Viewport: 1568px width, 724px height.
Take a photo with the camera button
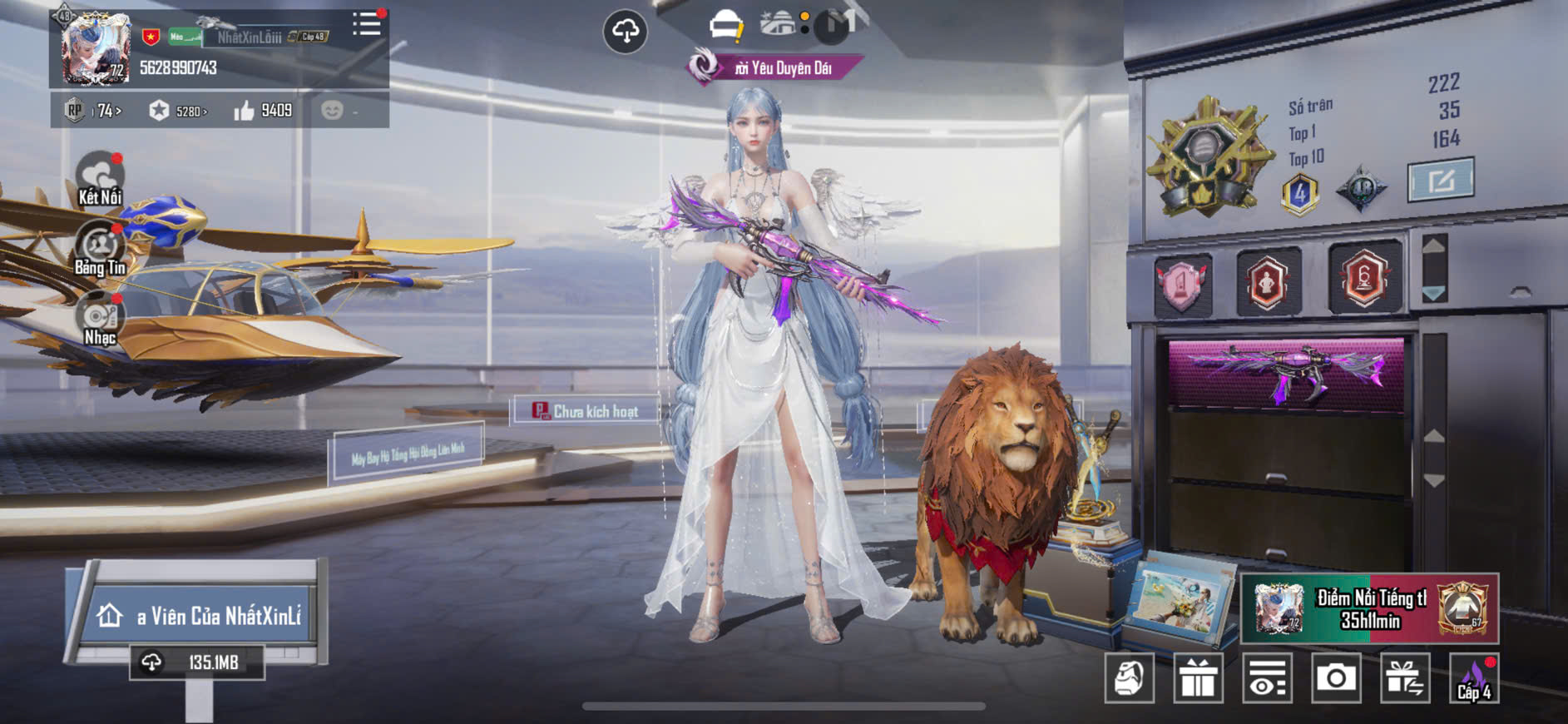tap(1336, 678)
